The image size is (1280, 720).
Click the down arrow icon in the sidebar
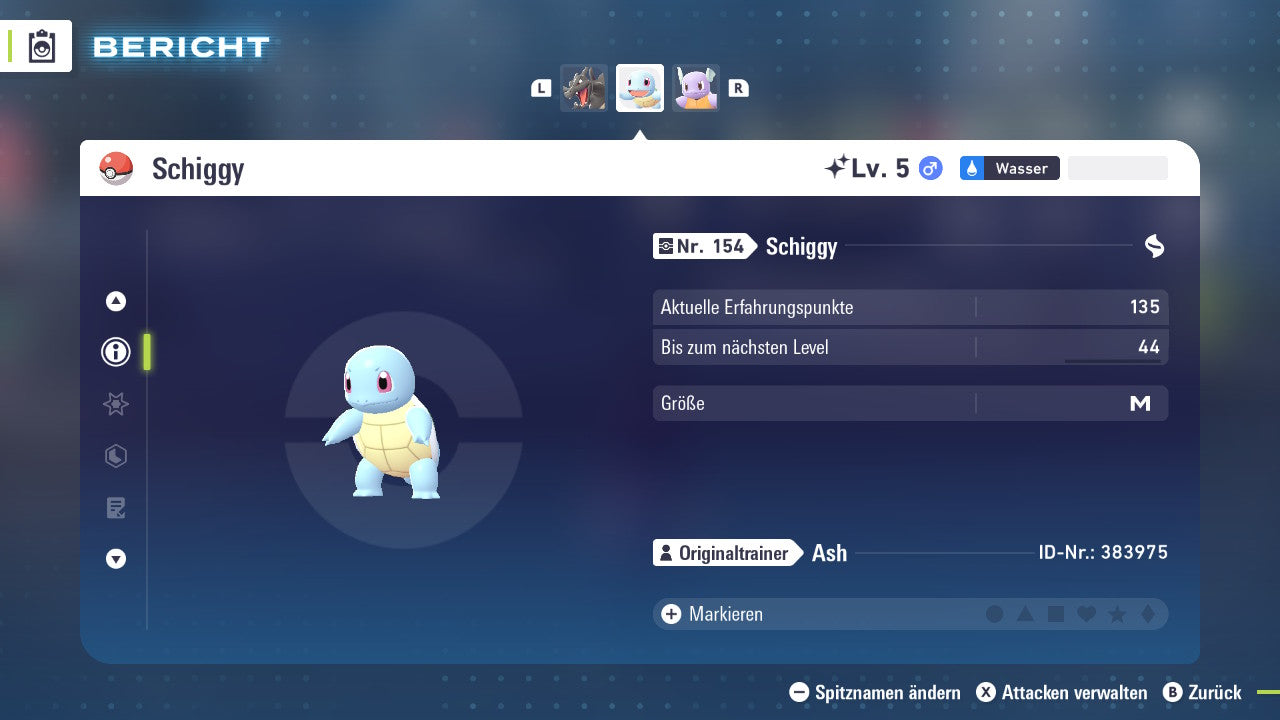(116, 559)
